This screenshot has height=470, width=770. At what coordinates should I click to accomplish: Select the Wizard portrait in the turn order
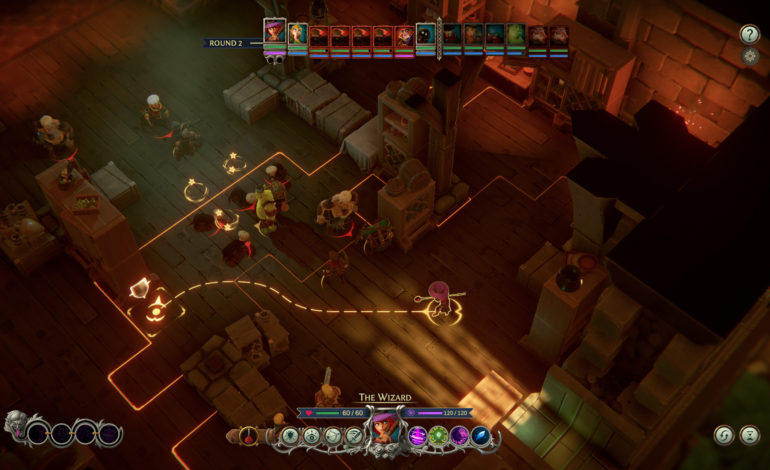click(274, 33)
